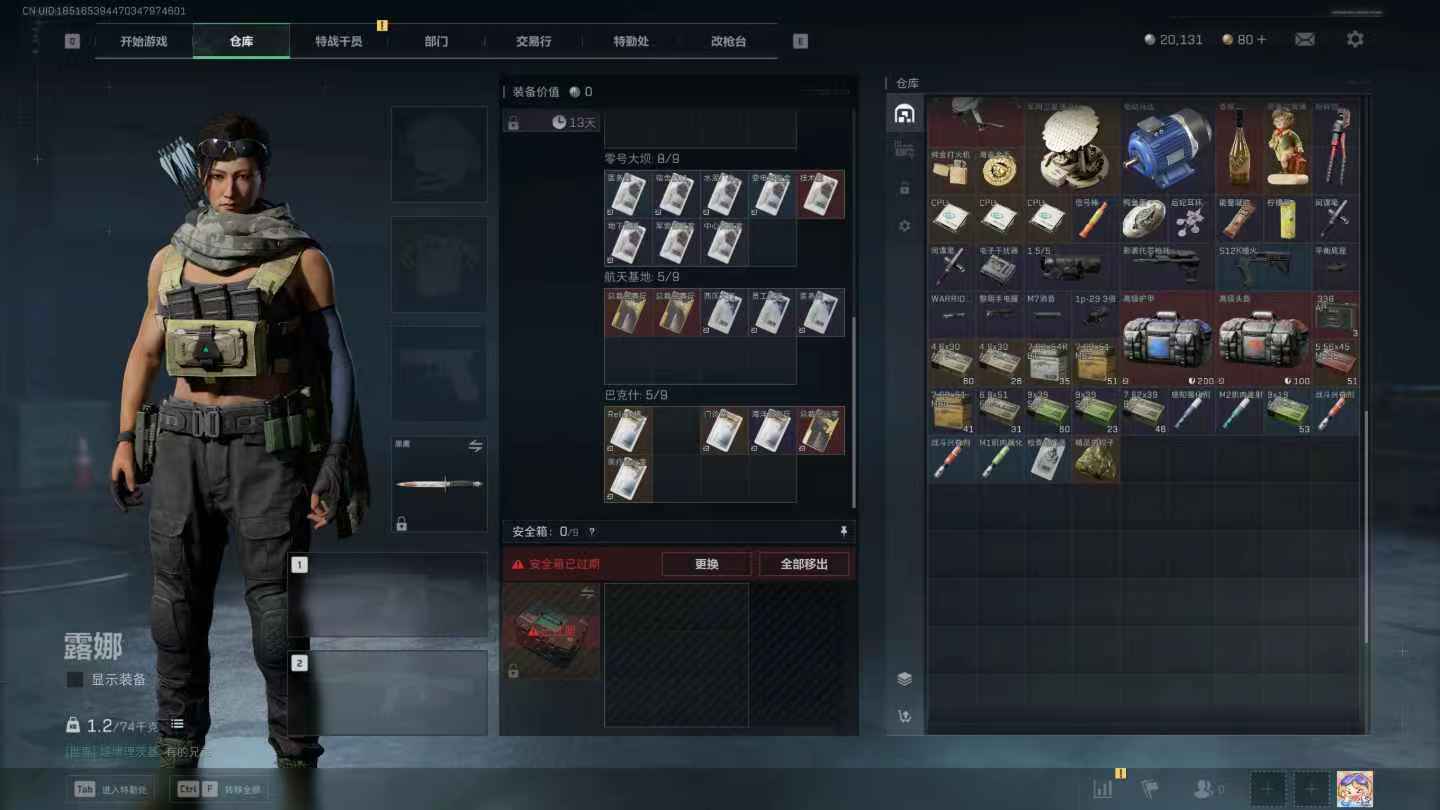This screenshot has width=1440, height=810.
Task: Select the blue electric motor item
Action: click(x=1166, y=148)
